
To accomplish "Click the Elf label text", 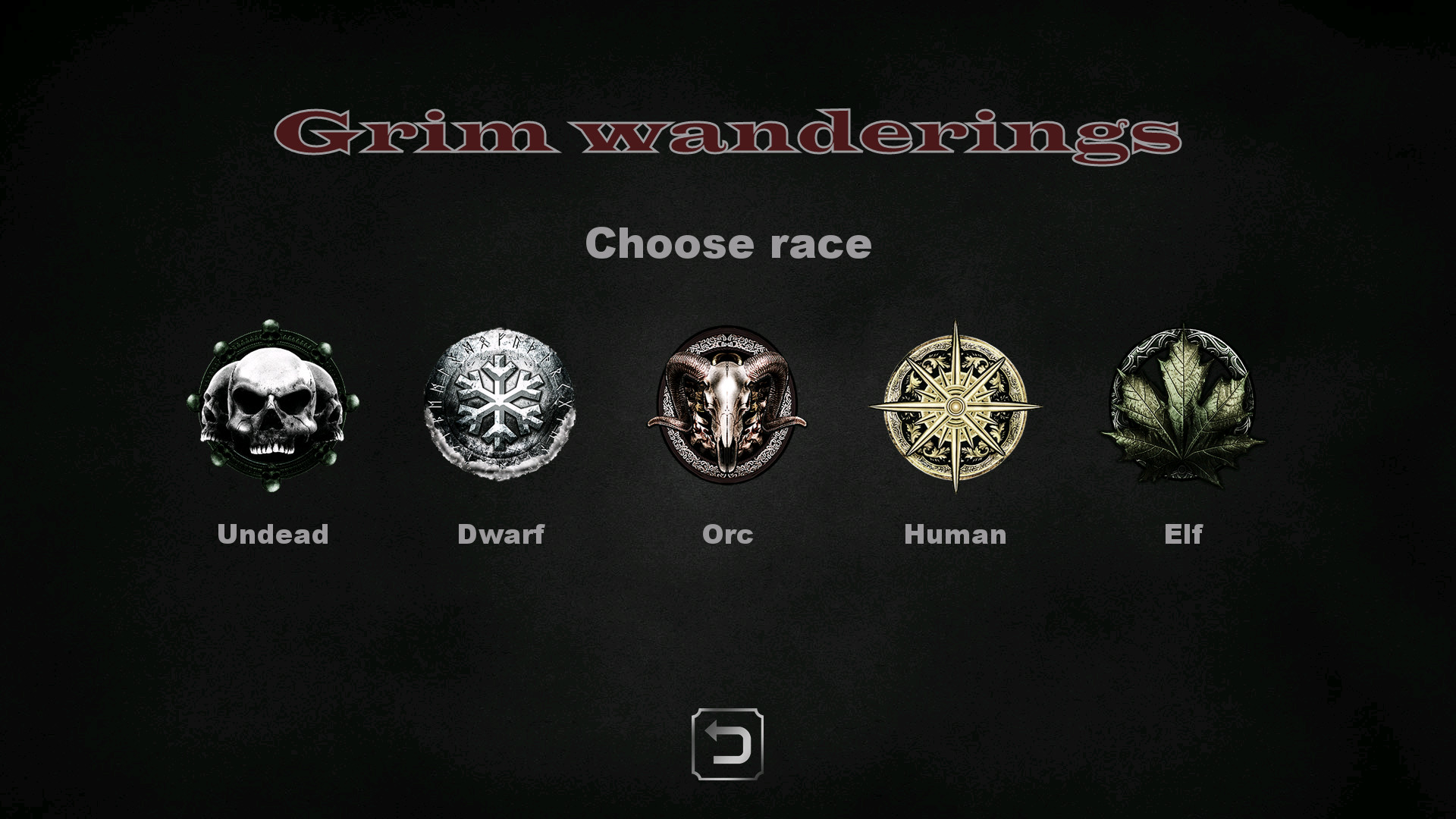I will (1183, 535).
